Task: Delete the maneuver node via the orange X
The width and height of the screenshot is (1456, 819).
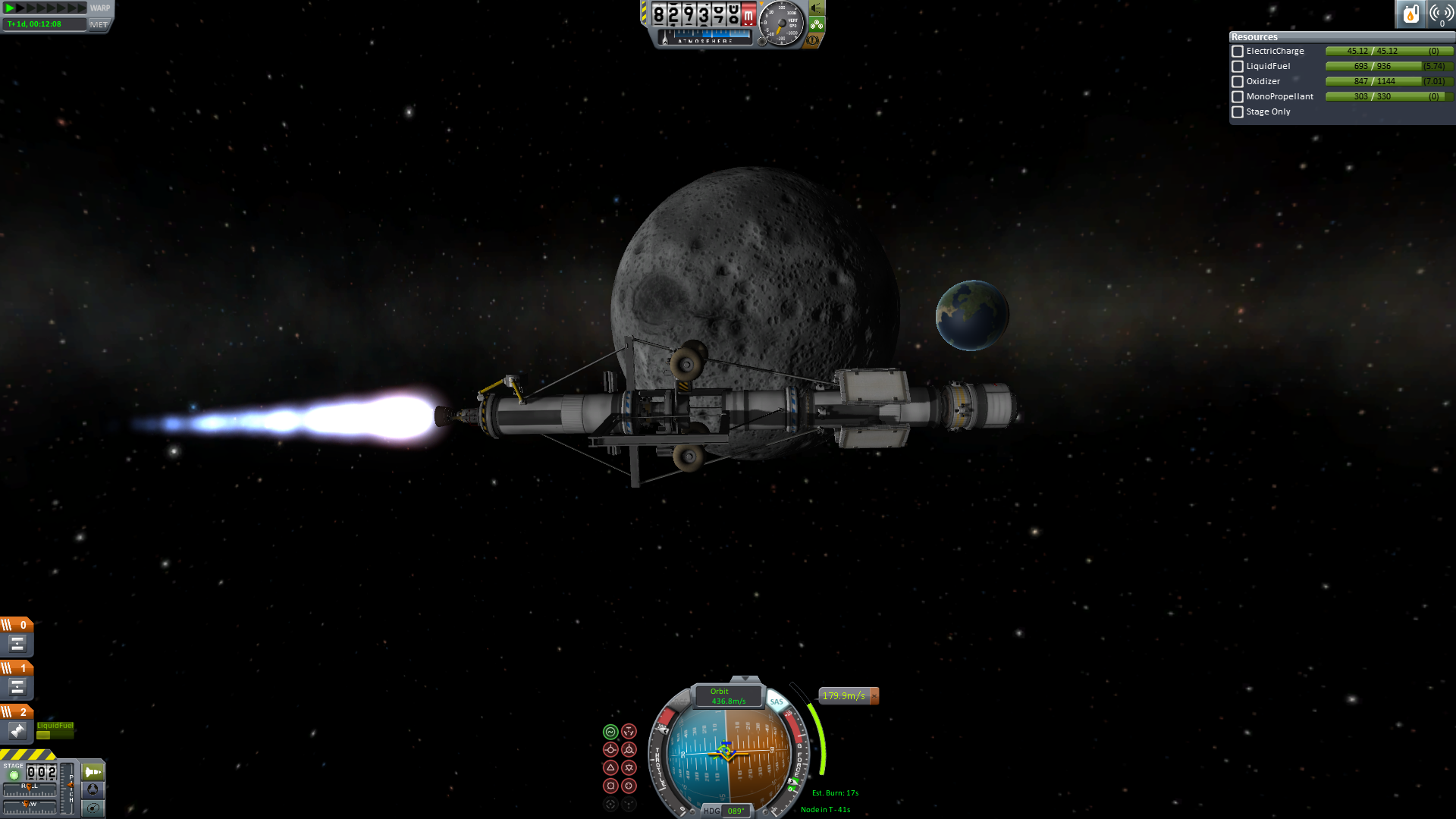Action: pyautogui.click(x=874, y=695)
